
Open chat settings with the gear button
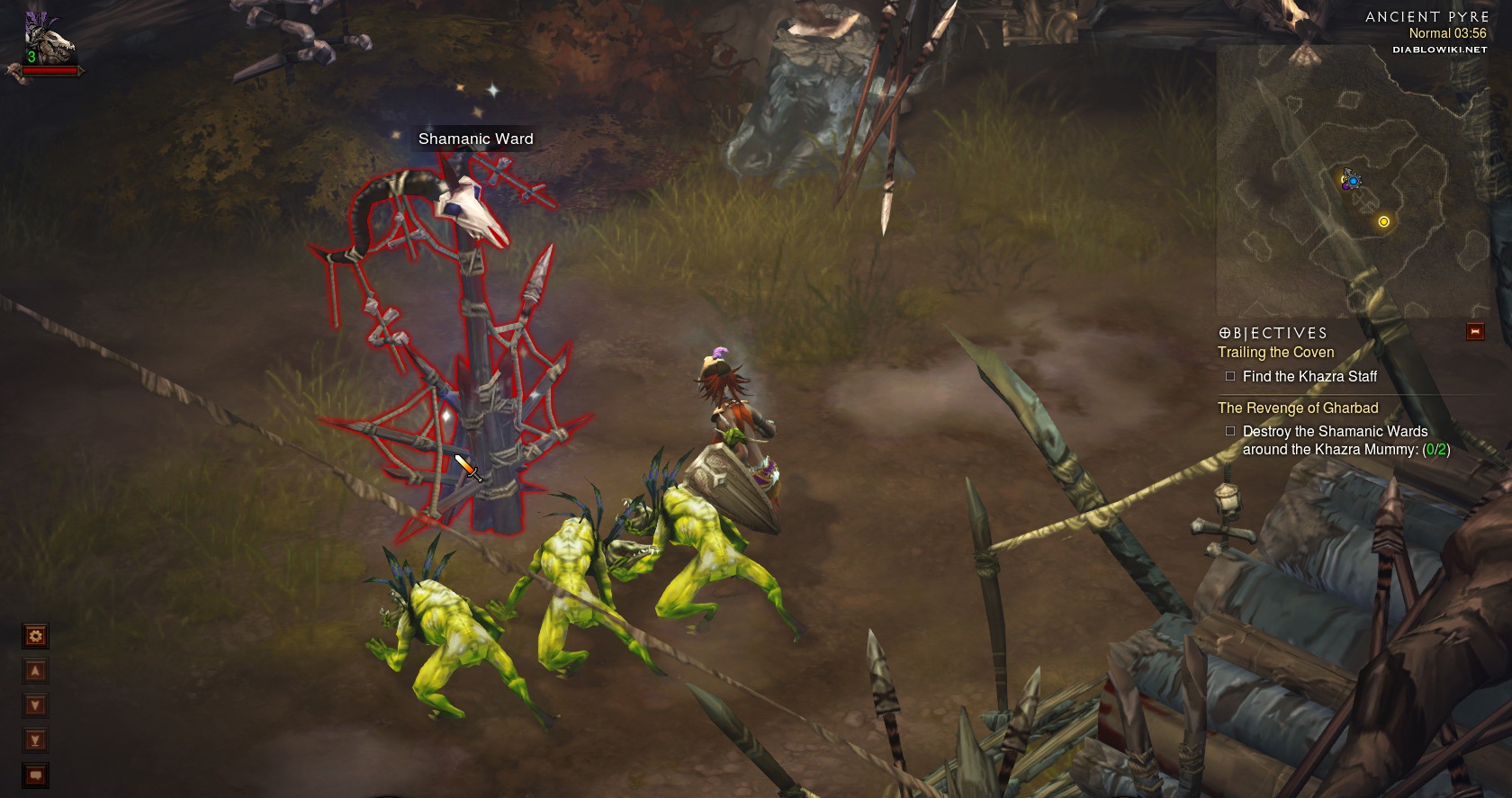(35, 637)
